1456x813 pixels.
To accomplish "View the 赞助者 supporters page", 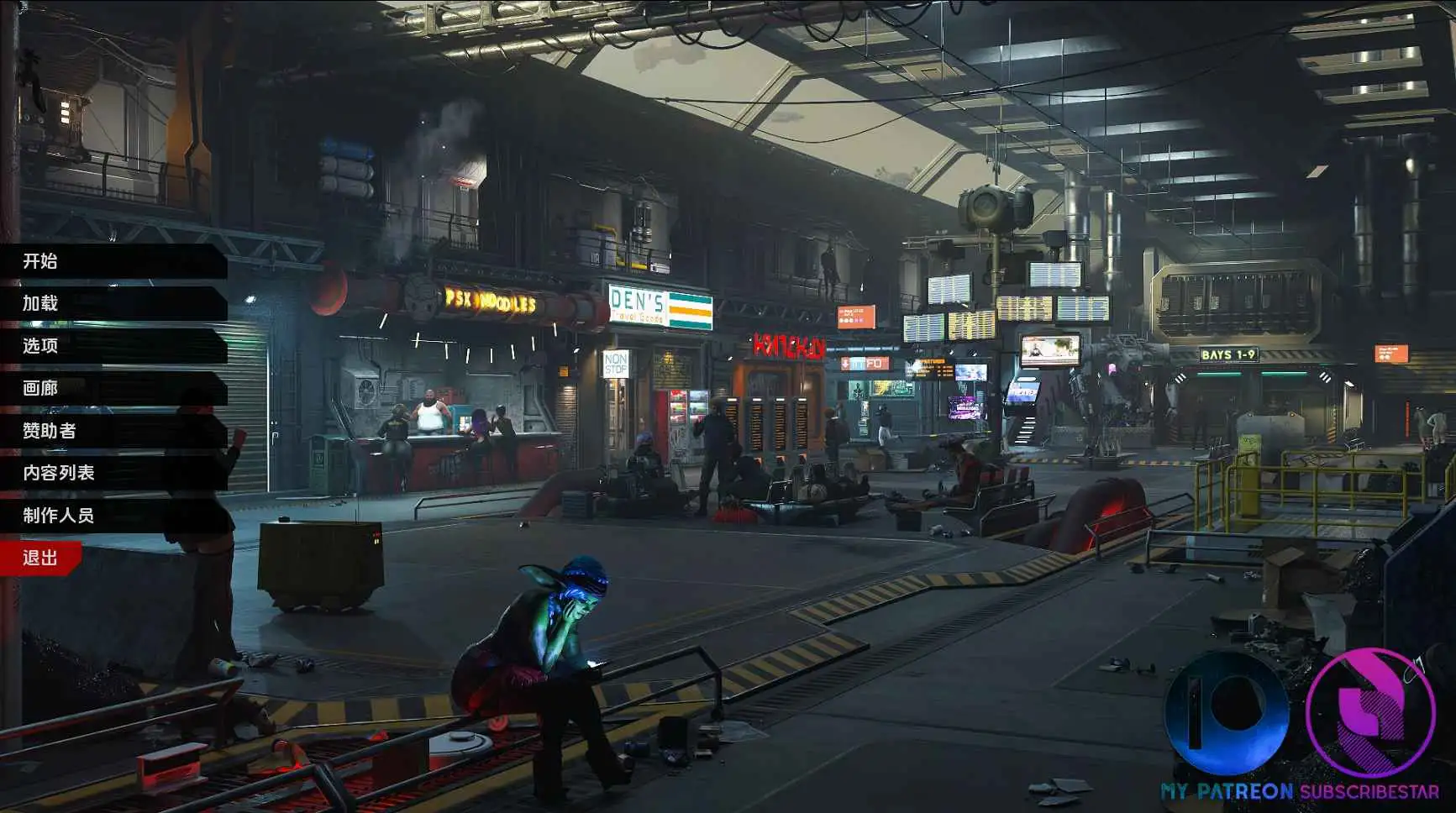I will (50, 431).
